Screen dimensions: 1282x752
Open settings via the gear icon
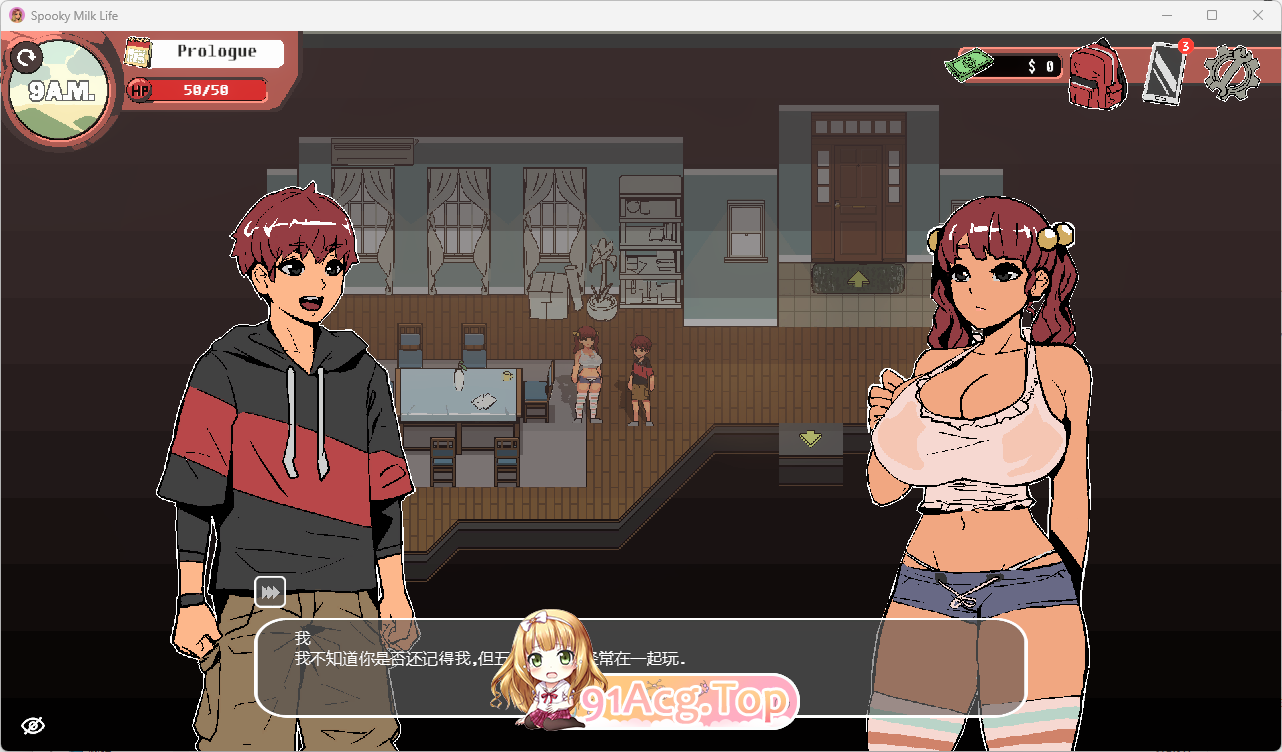[x=1232, y=70]
